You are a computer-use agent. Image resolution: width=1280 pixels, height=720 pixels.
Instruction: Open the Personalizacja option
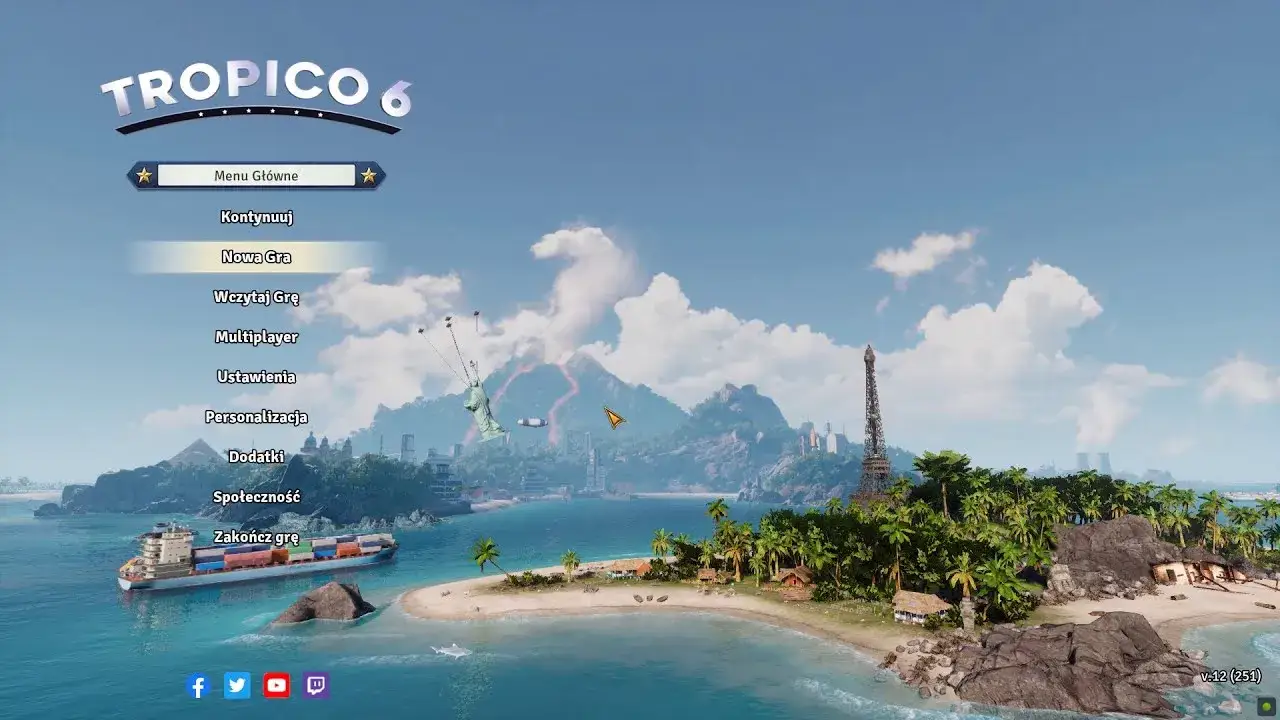coord(255,415)
